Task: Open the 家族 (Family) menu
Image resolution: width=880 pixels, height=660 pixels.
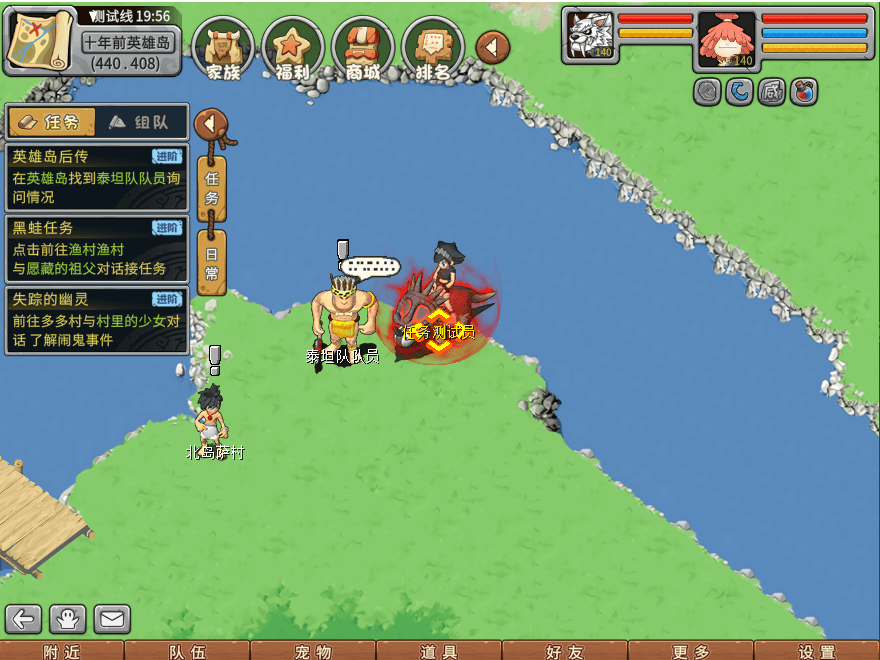Action: click(223, 48)
